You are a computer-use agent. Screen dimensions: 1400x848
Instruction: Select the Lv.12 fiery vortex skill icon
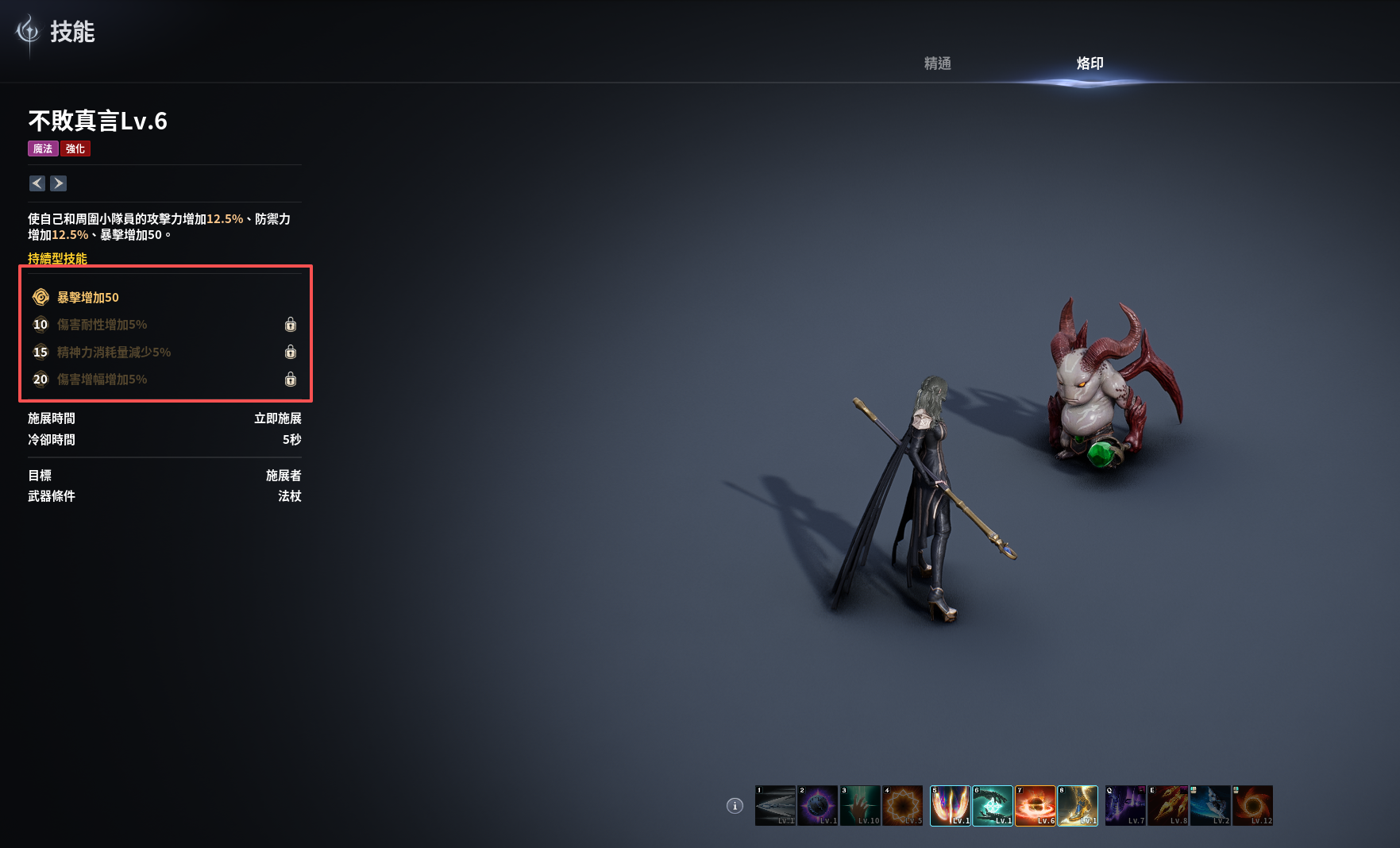pos(1253,806)
